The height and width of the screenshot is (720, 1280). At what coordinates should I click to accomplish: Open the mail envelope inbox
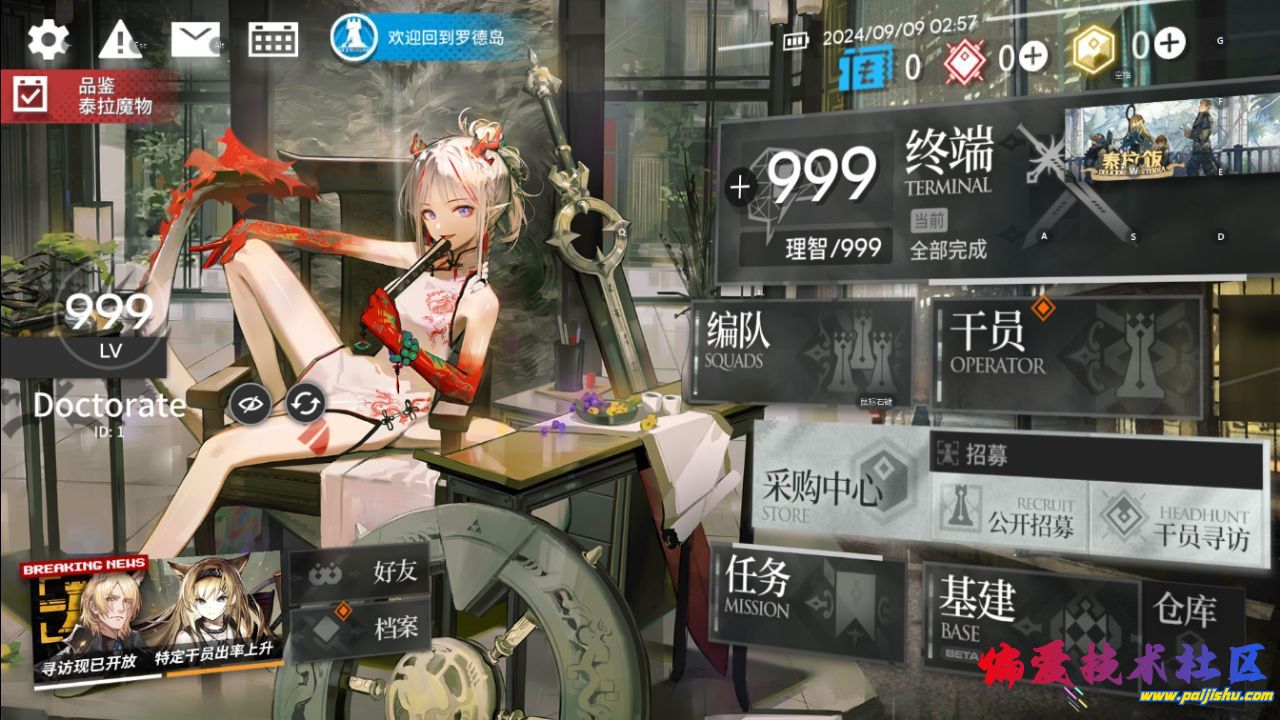coord(195,40)
